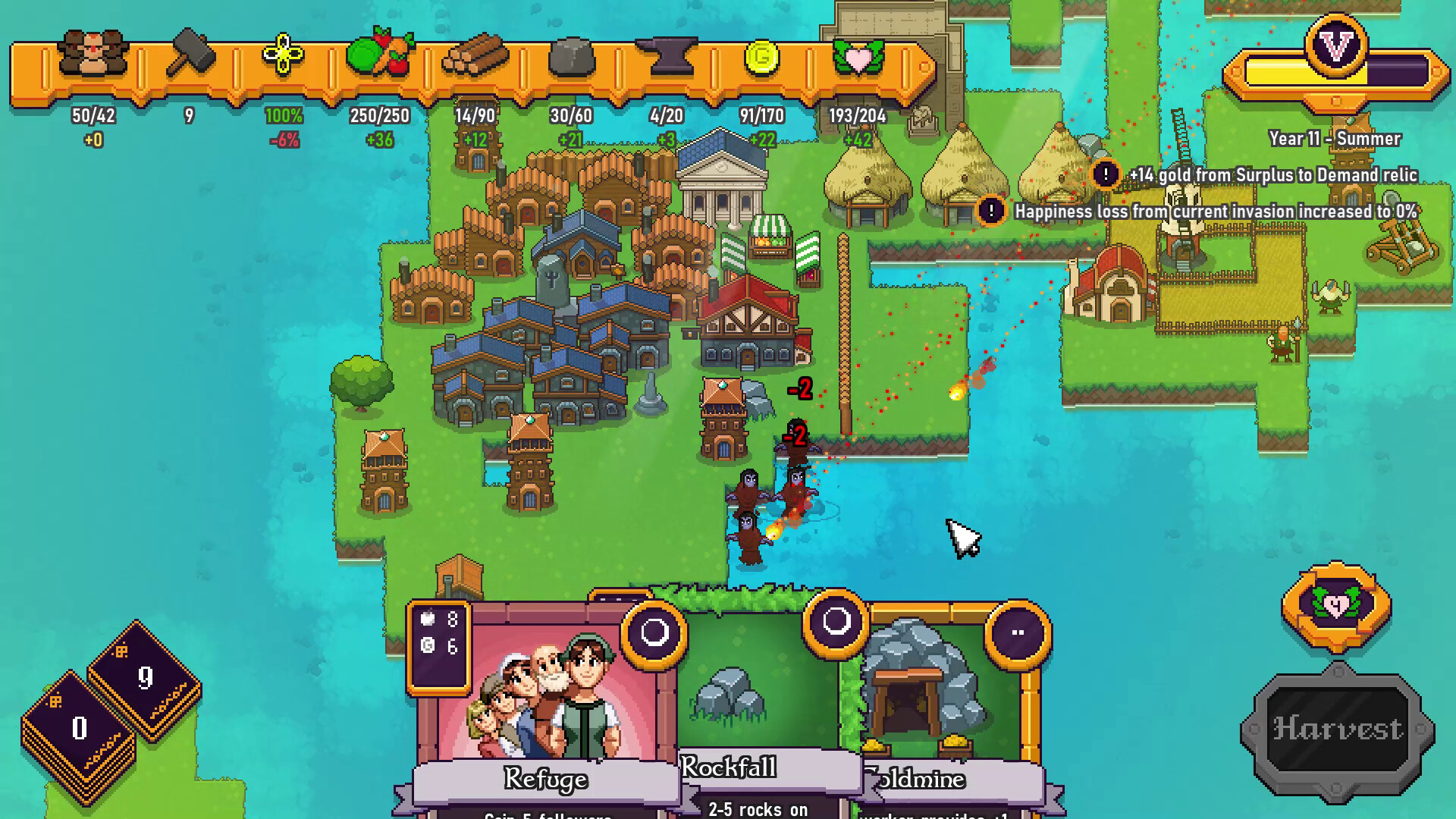Dismiss the Surplus to Demand relic notification
This screenshot has height=819, width=1456.
[x=1106, y=174]
